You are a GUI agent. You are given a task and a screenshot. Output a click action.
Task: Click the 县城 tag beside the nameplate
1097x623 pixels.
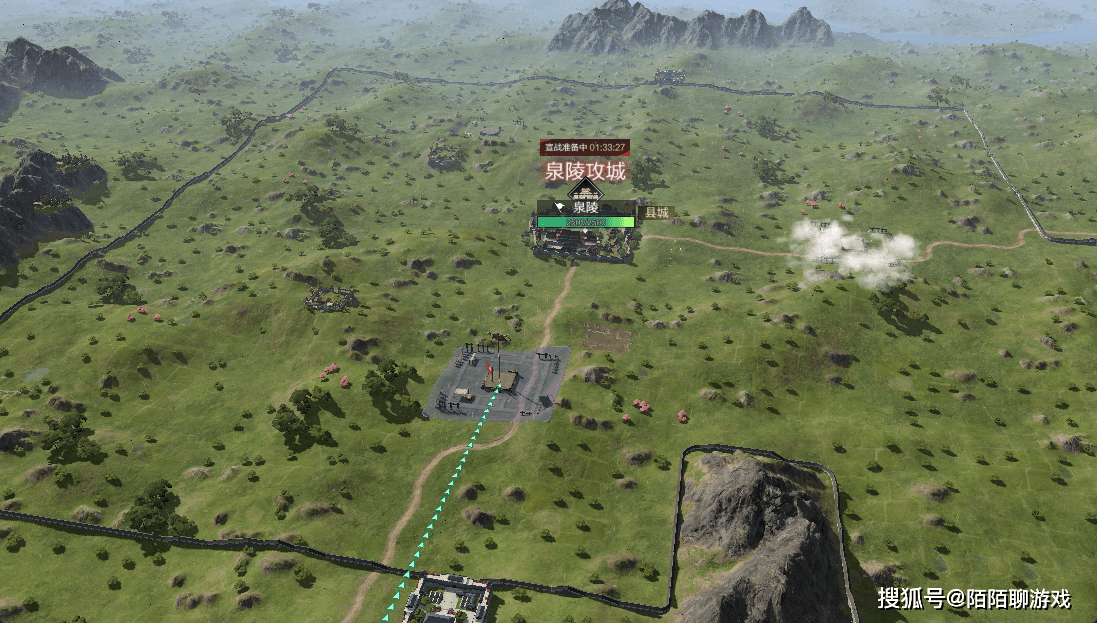[656, 212]
